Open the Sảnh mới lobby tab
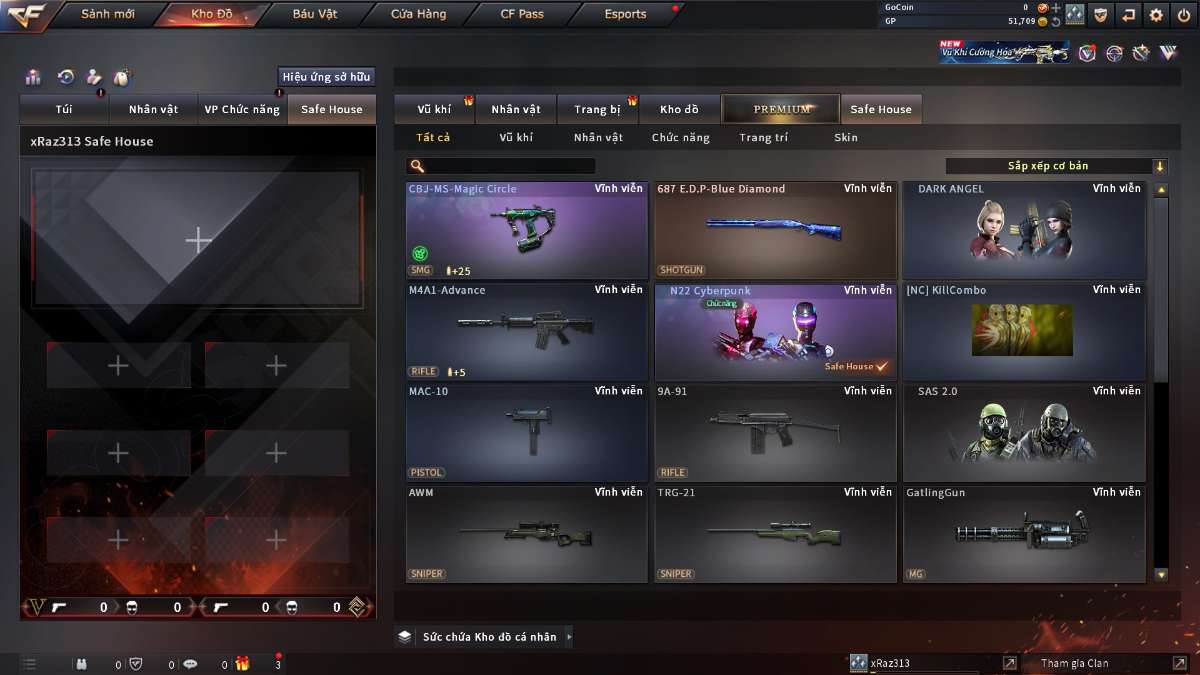The height and width of the screenshot is (675, 1200). pos(107,14)
